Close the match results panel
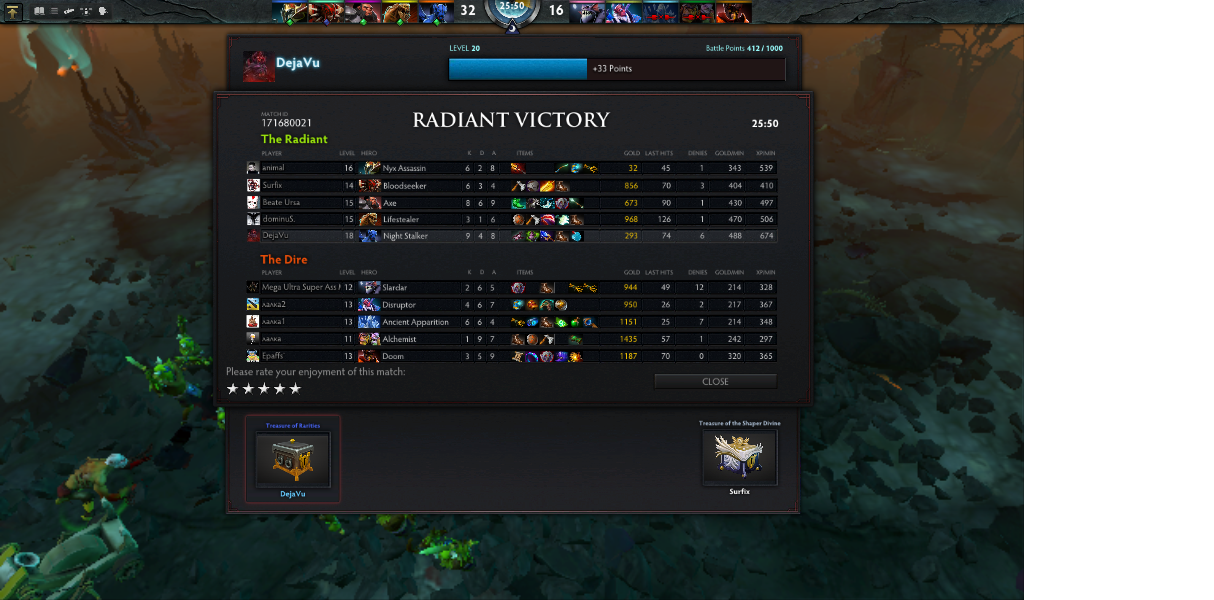The height and width of the screenshot is (600, 1214). [x=715, y=381]
